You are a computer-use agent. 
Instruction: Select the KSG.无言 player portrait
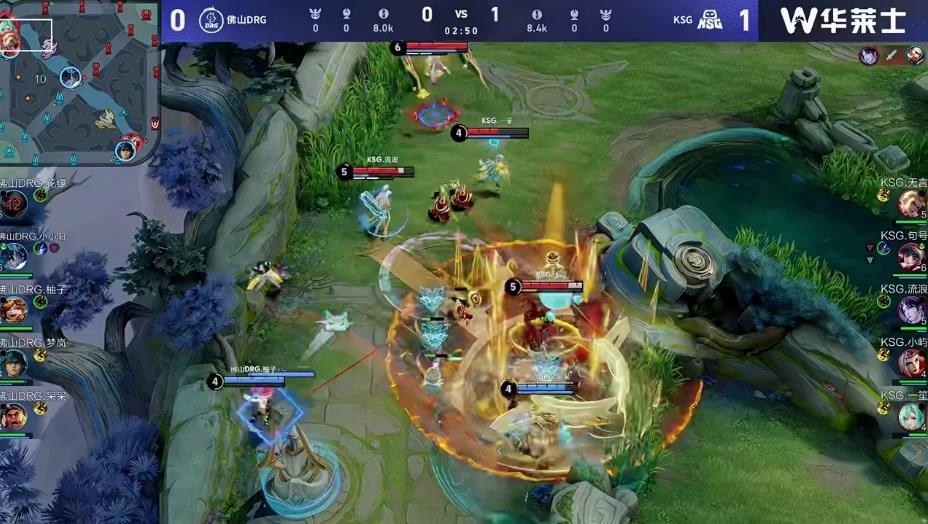[910, 204]
